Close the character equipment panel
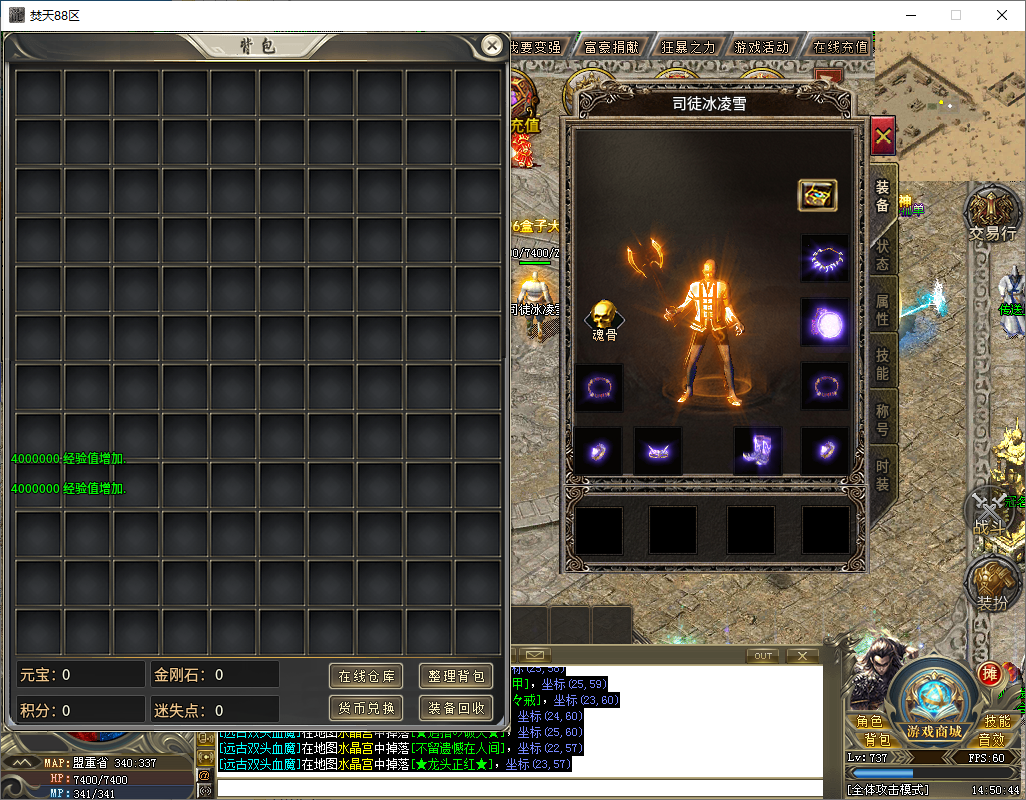 click(x=882, y=136)
